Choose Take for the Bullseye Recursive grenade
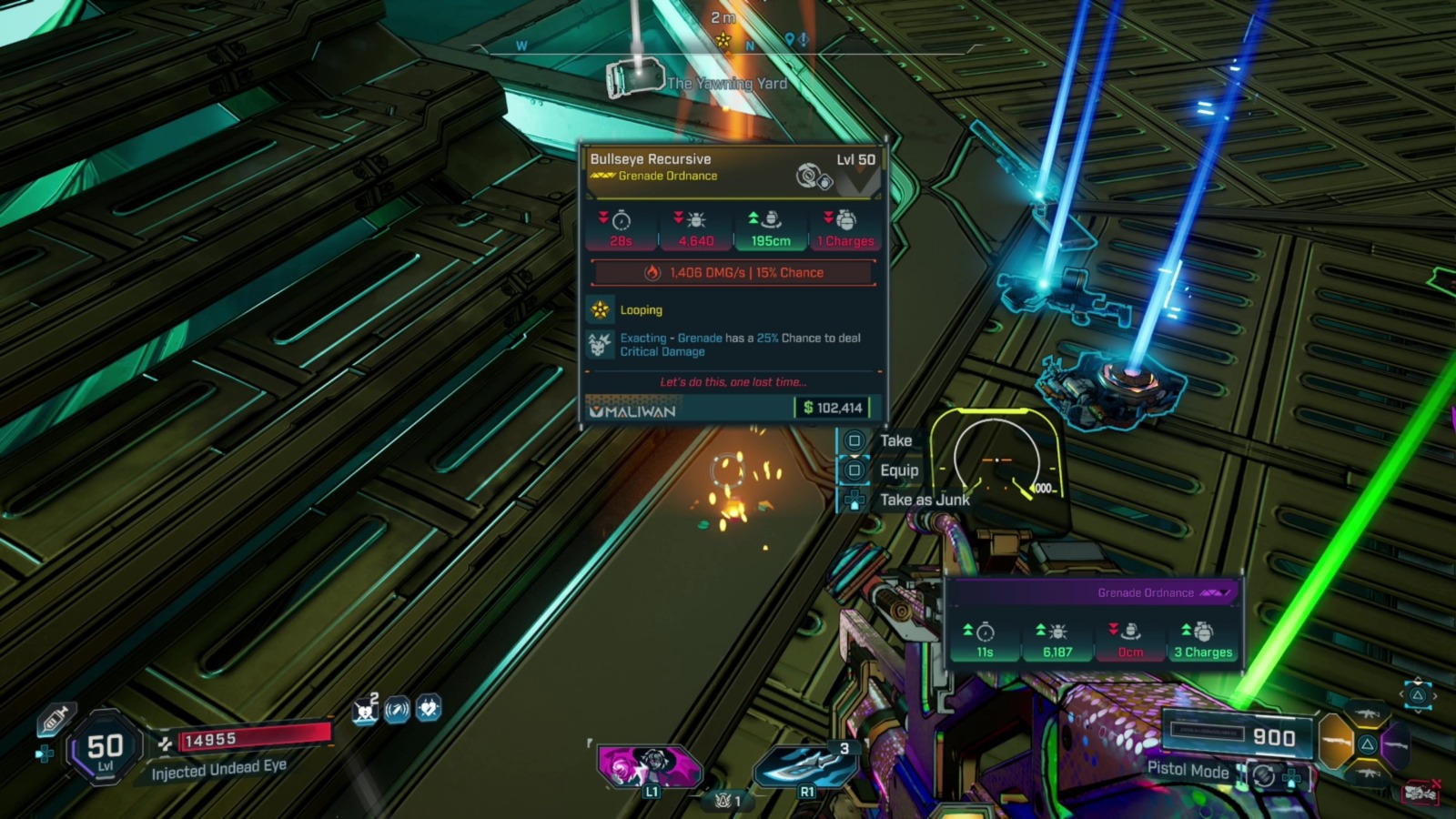This screenshot has height=819, width=1456. [x=895, y=440]
